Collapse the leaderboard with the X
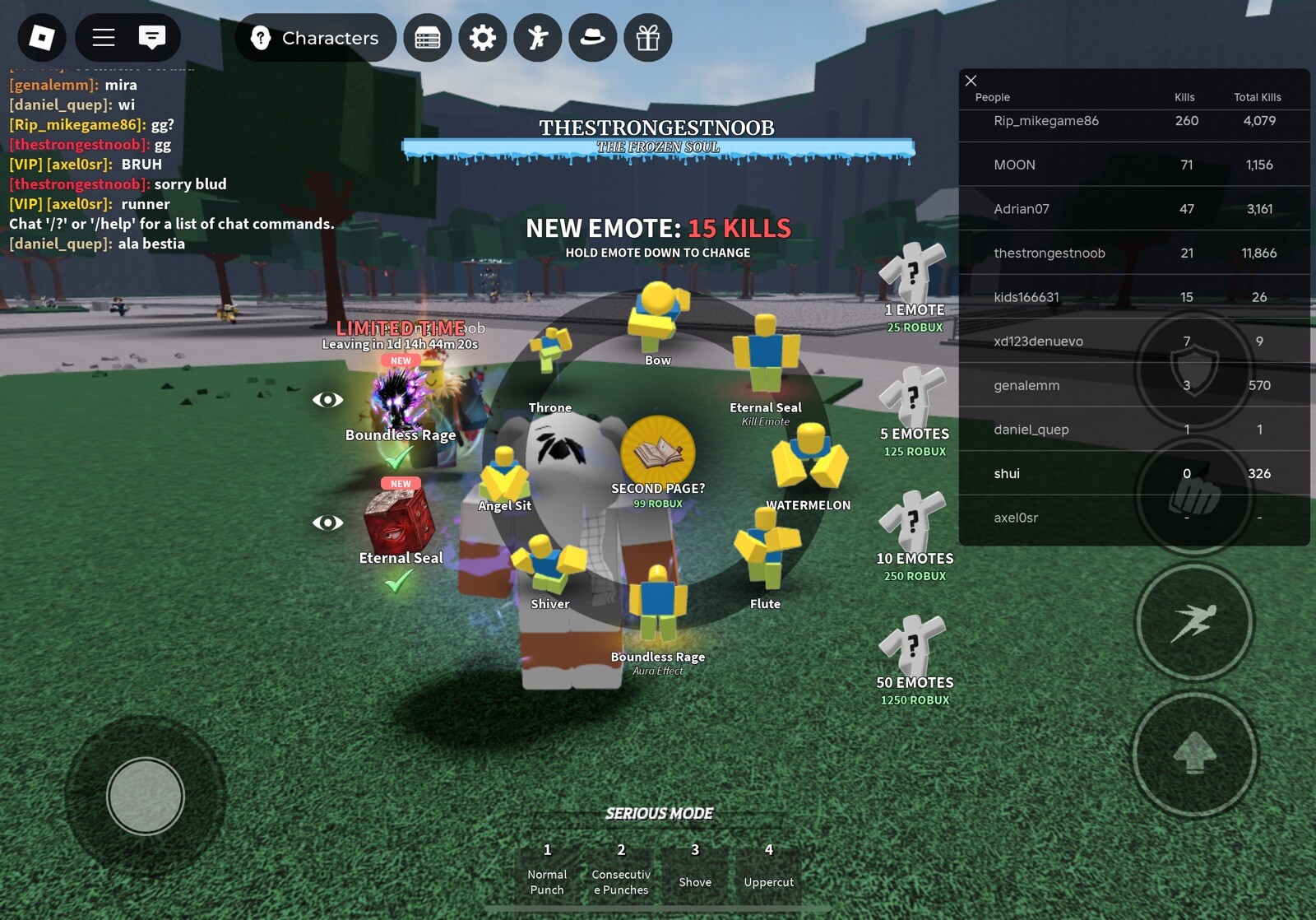 pyautogui.click(x=971, y=81)
